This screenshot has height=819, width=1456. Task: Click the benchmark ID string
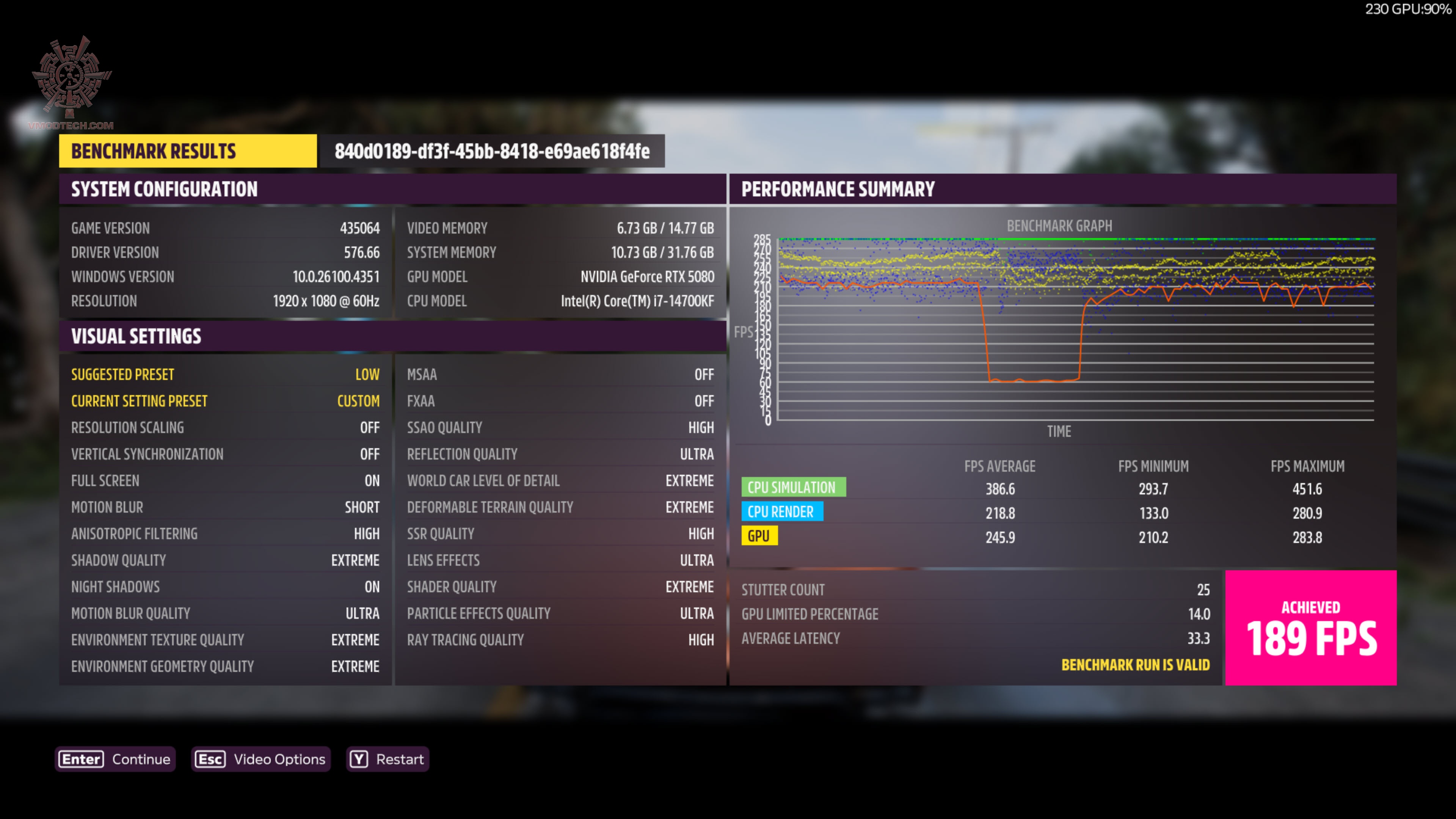[492, 151]
